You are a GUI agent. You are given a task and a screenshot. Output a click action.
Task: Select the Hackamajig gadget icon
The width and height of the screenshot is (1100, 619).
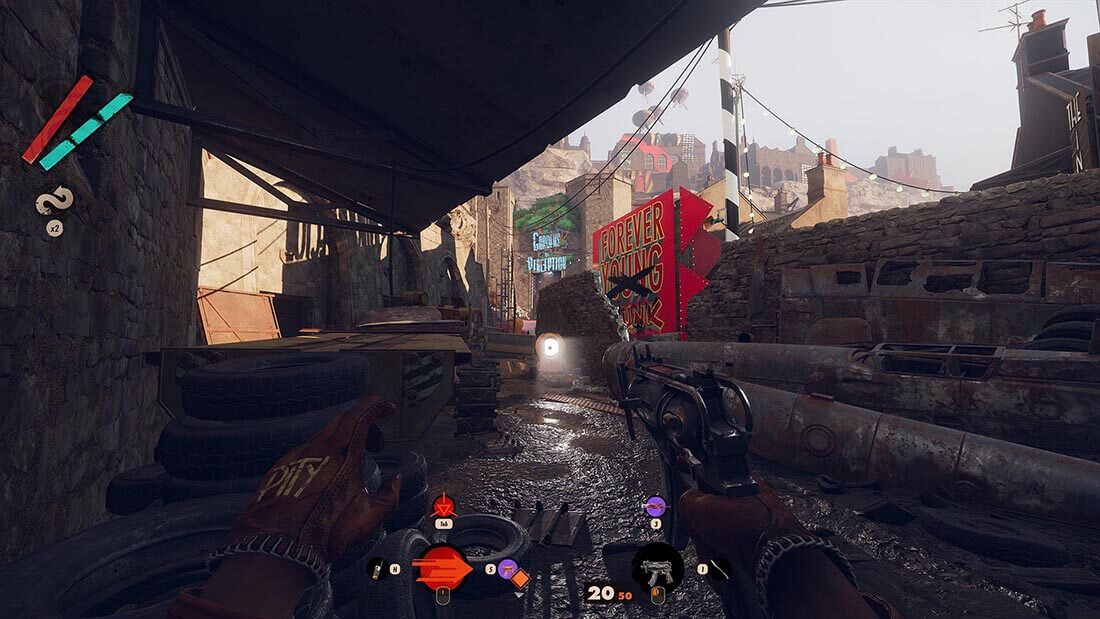point(378,569)
